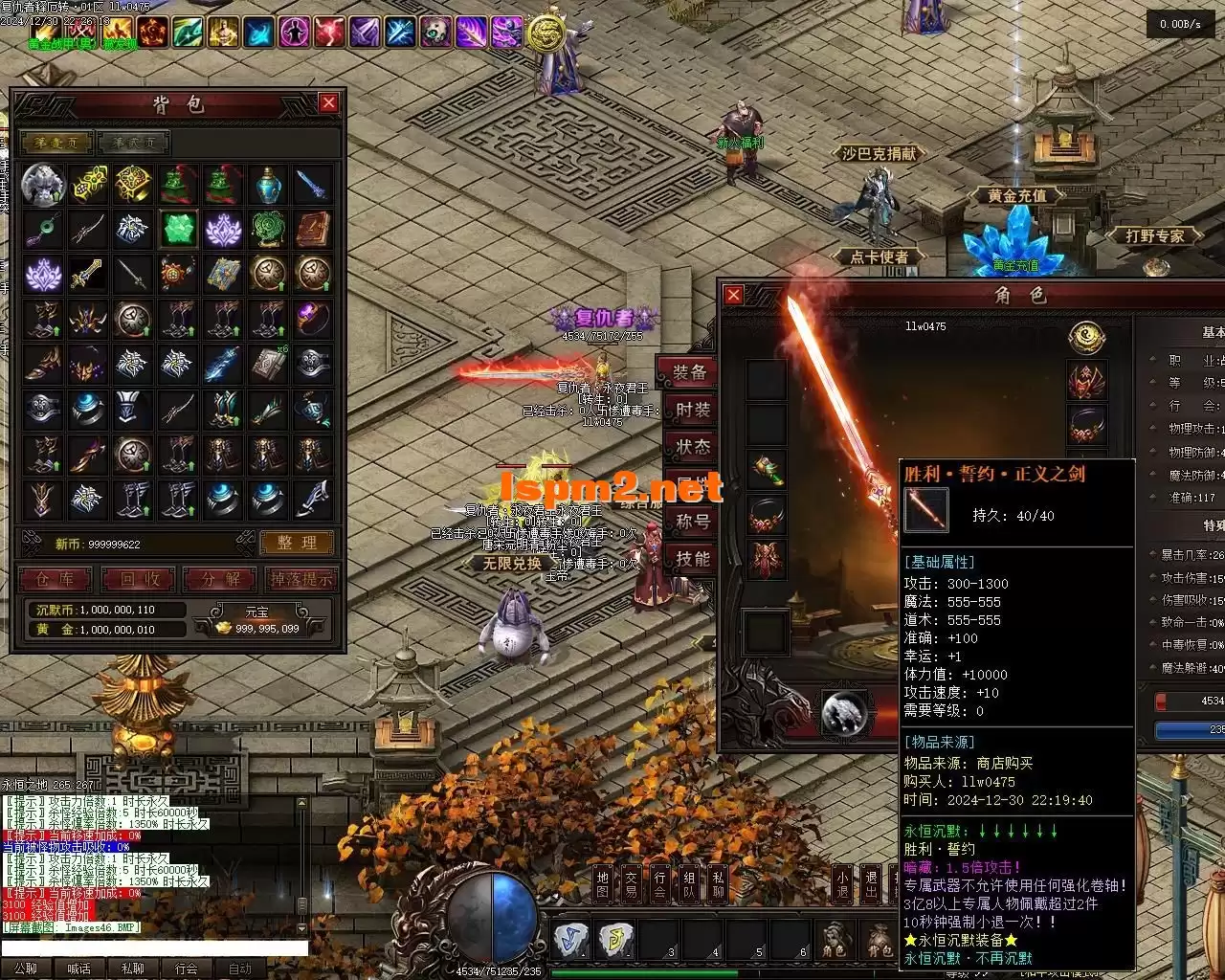
Task: Open the 行会 guild button on the bottom bar
Action: click(x=659, y=883)
